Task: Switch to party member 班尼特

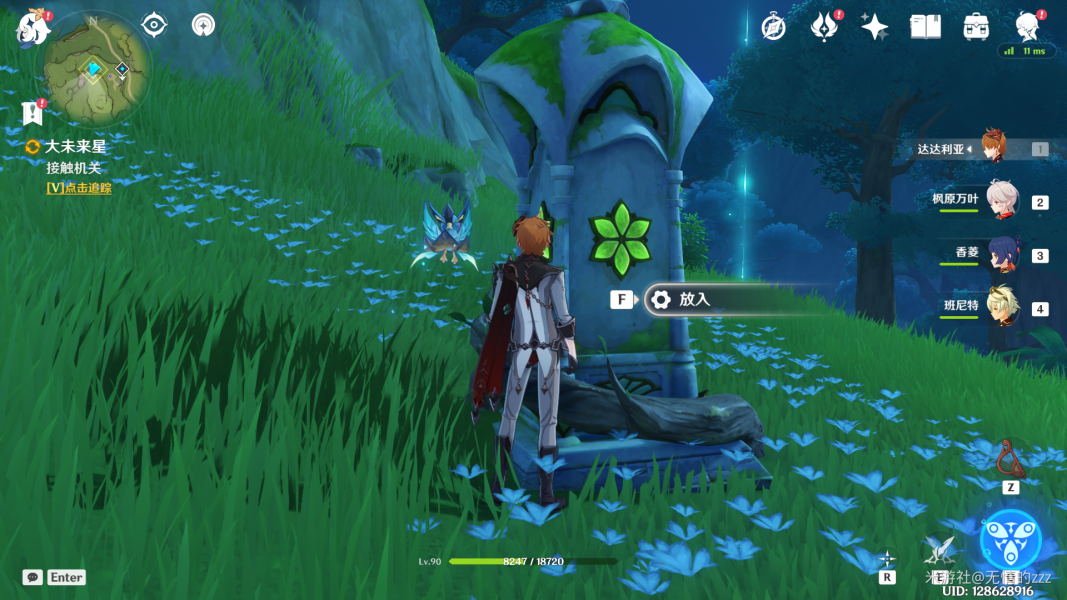Action: (1001, 306)
